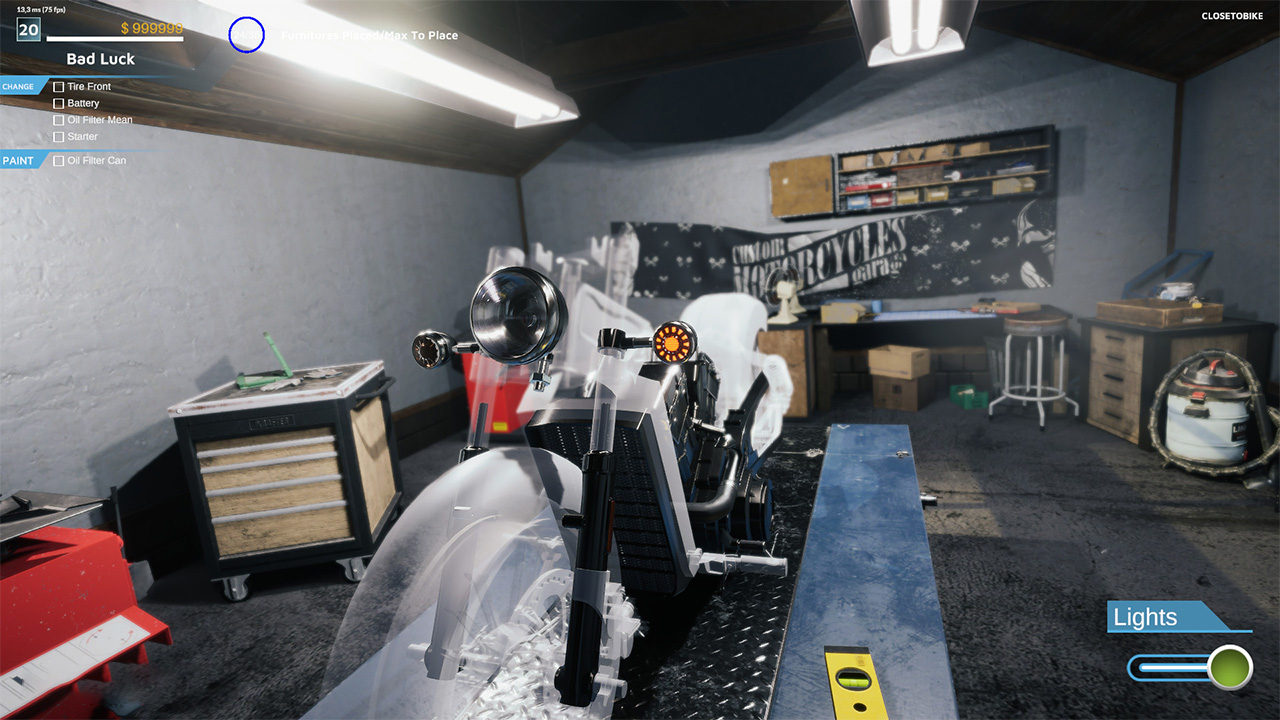
Task: Check the Starter checkbox
Action: click(x=59, y=136)
